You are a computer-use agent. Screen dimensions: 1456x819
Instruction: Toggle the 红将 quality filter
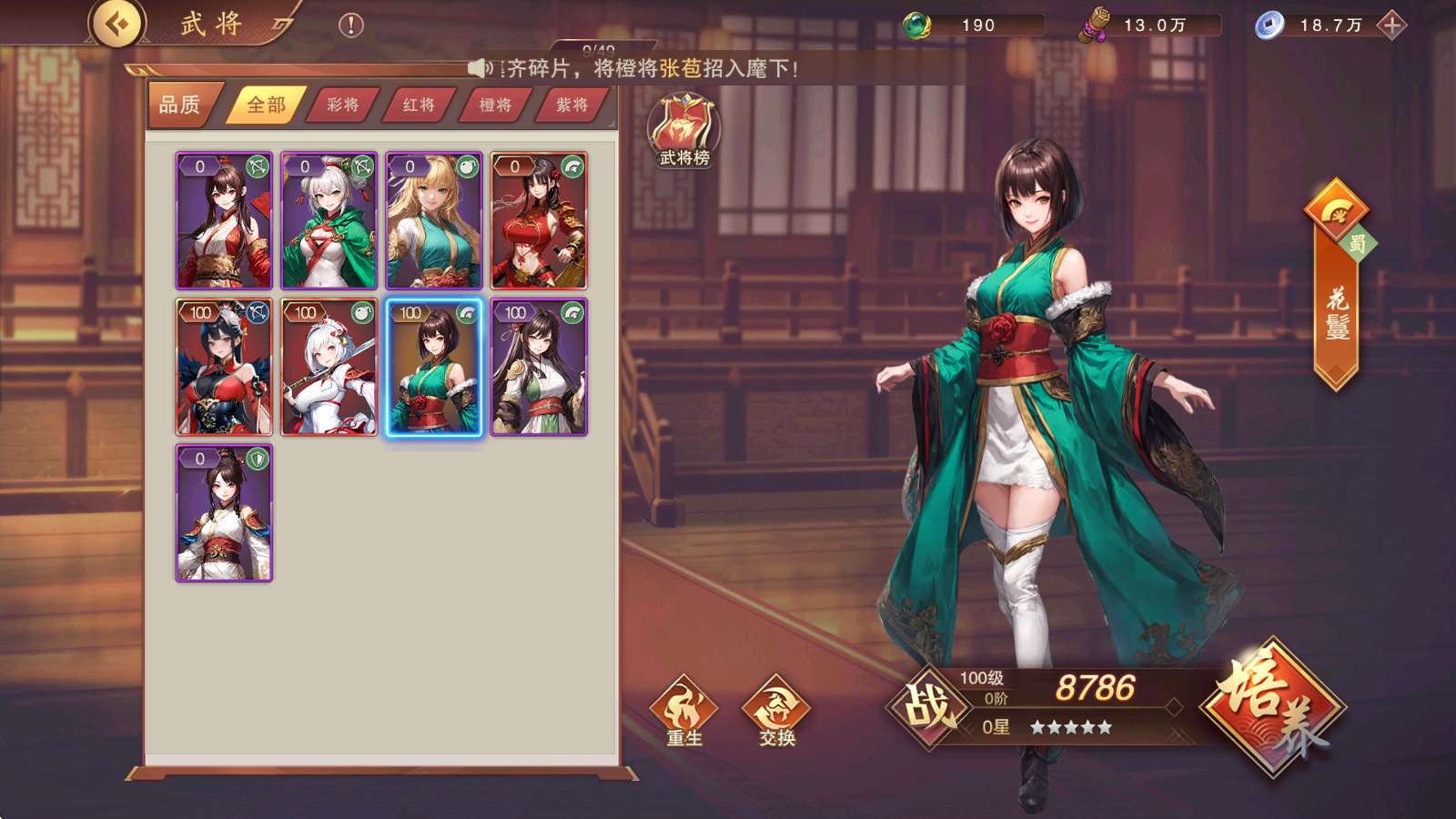[418, 105]
